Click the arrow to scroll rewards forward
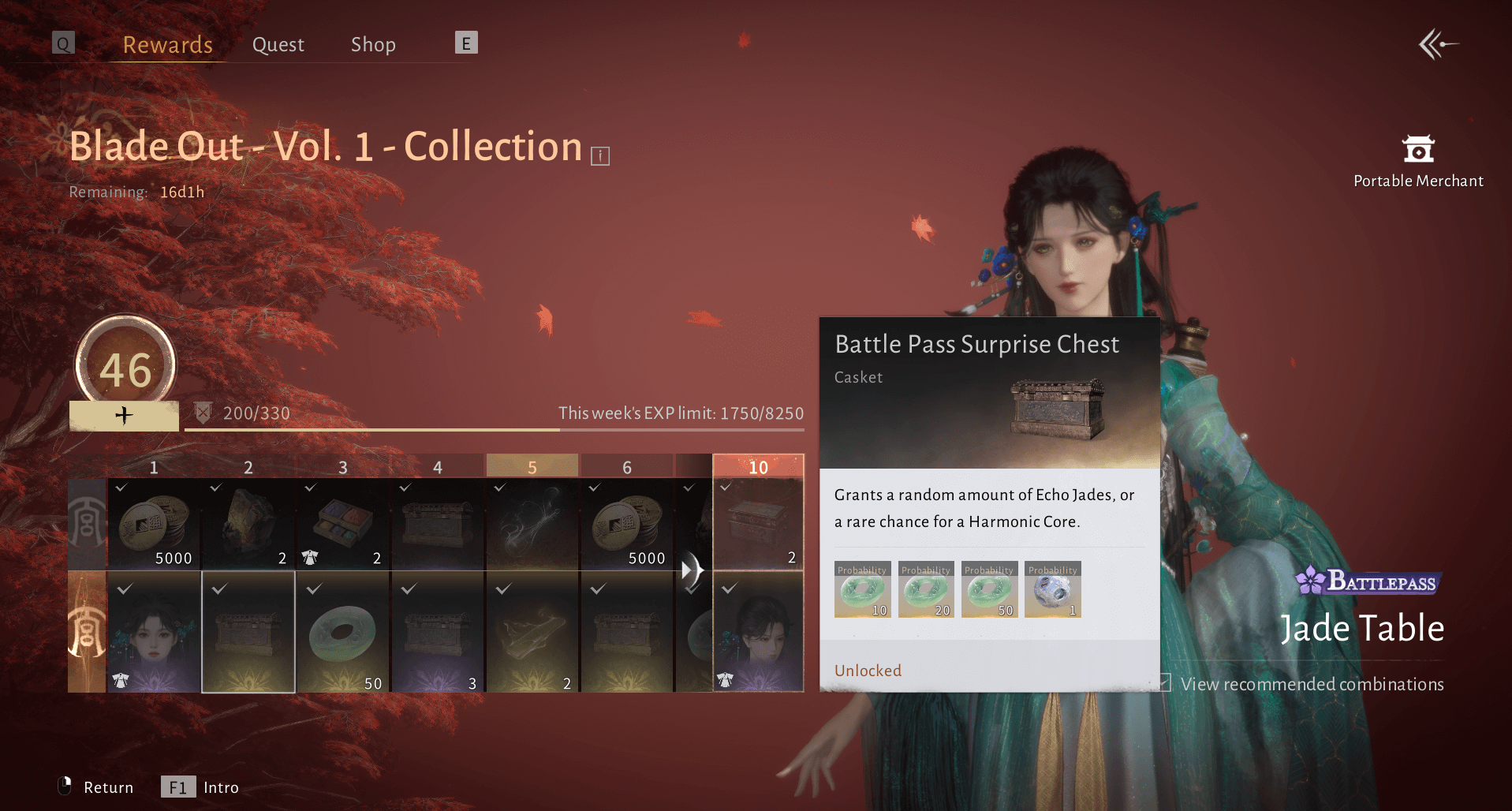1512x811 pixels. tap(692, 569)
